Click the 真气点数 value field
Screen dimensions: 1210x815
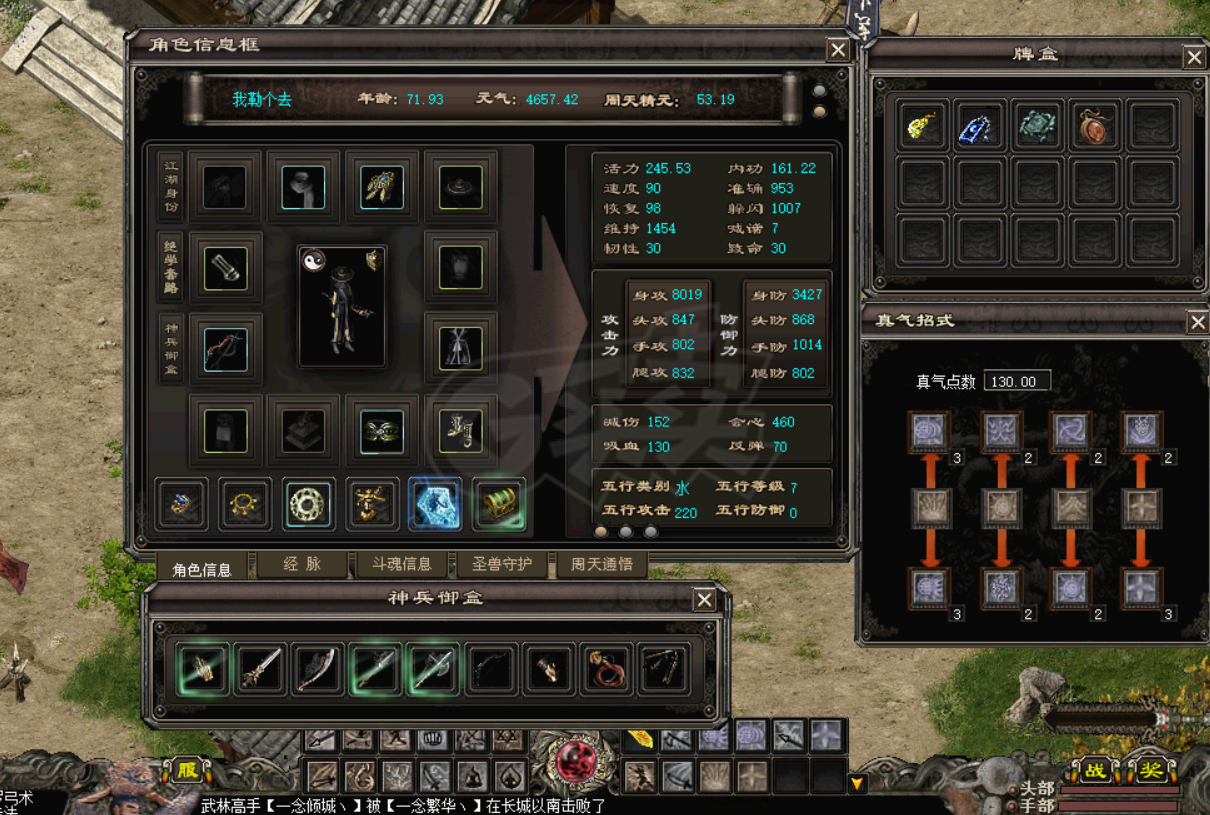[1016, 381]
